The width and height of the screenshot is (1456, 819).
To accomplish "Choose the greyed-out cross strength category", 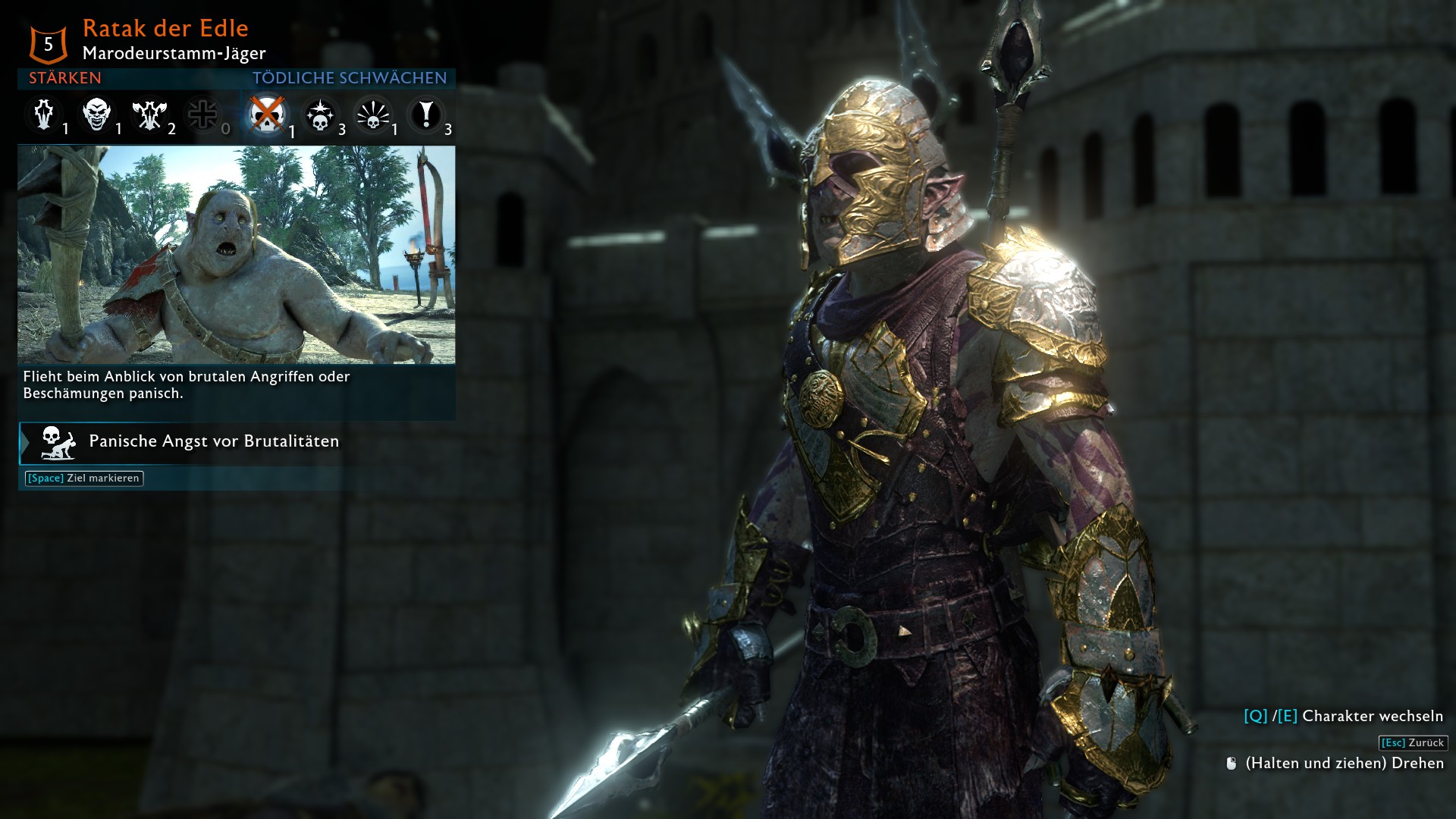I will [202, 115].
